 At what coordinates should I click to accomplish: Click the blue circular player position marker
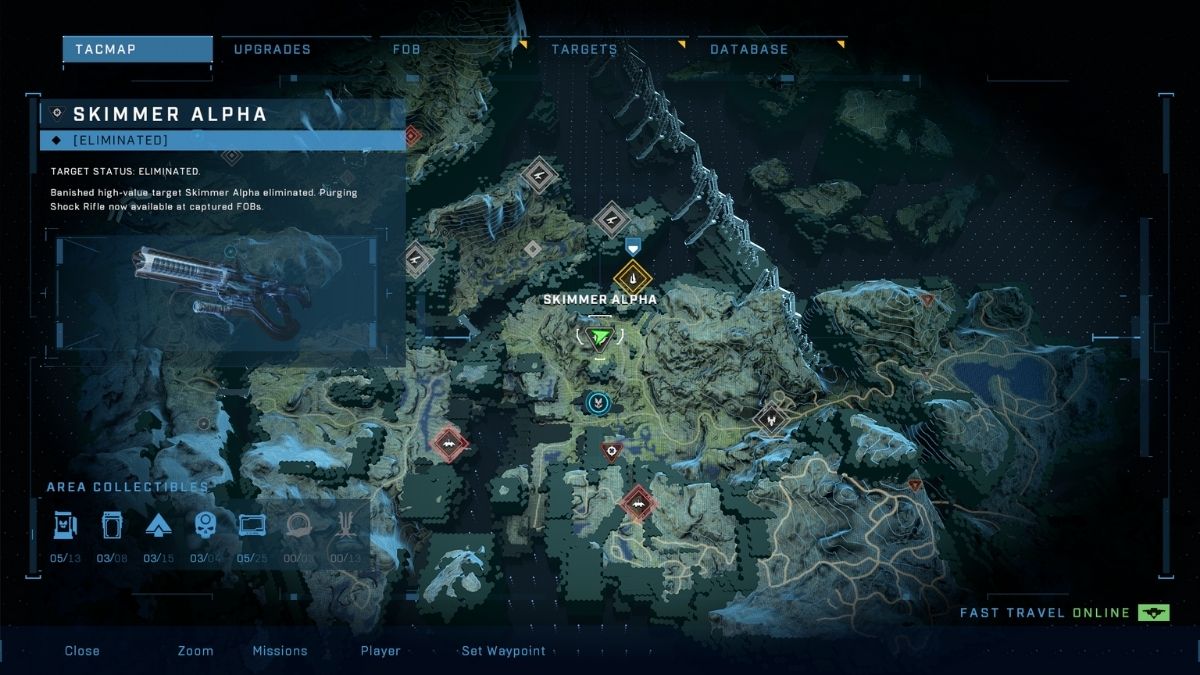(x=597, y=402)
